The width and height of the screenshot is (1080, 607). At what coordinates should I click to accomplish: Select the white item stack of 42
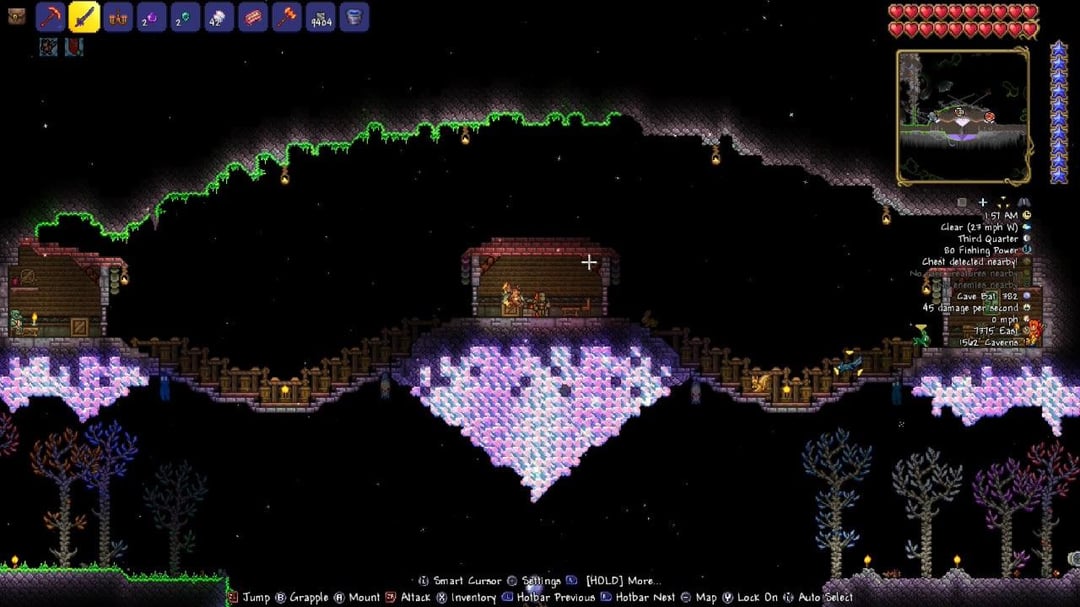220,17
